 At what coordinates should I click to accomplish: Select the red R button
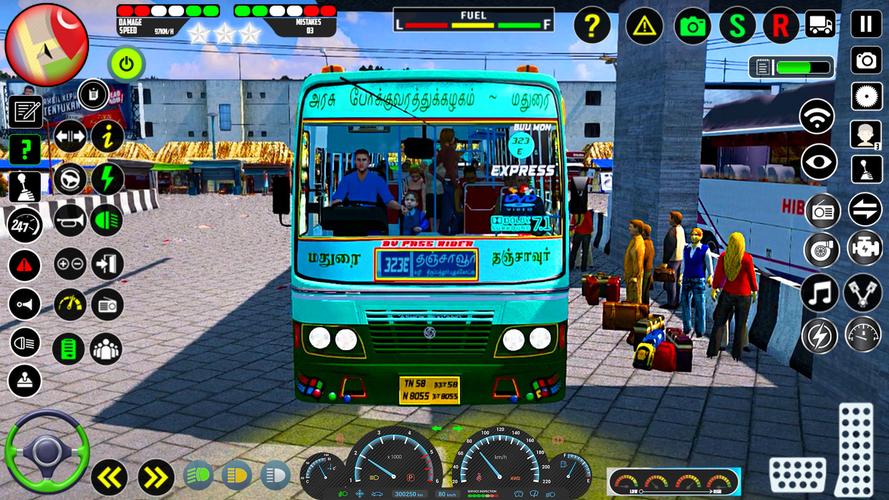(x=781, y=25)
